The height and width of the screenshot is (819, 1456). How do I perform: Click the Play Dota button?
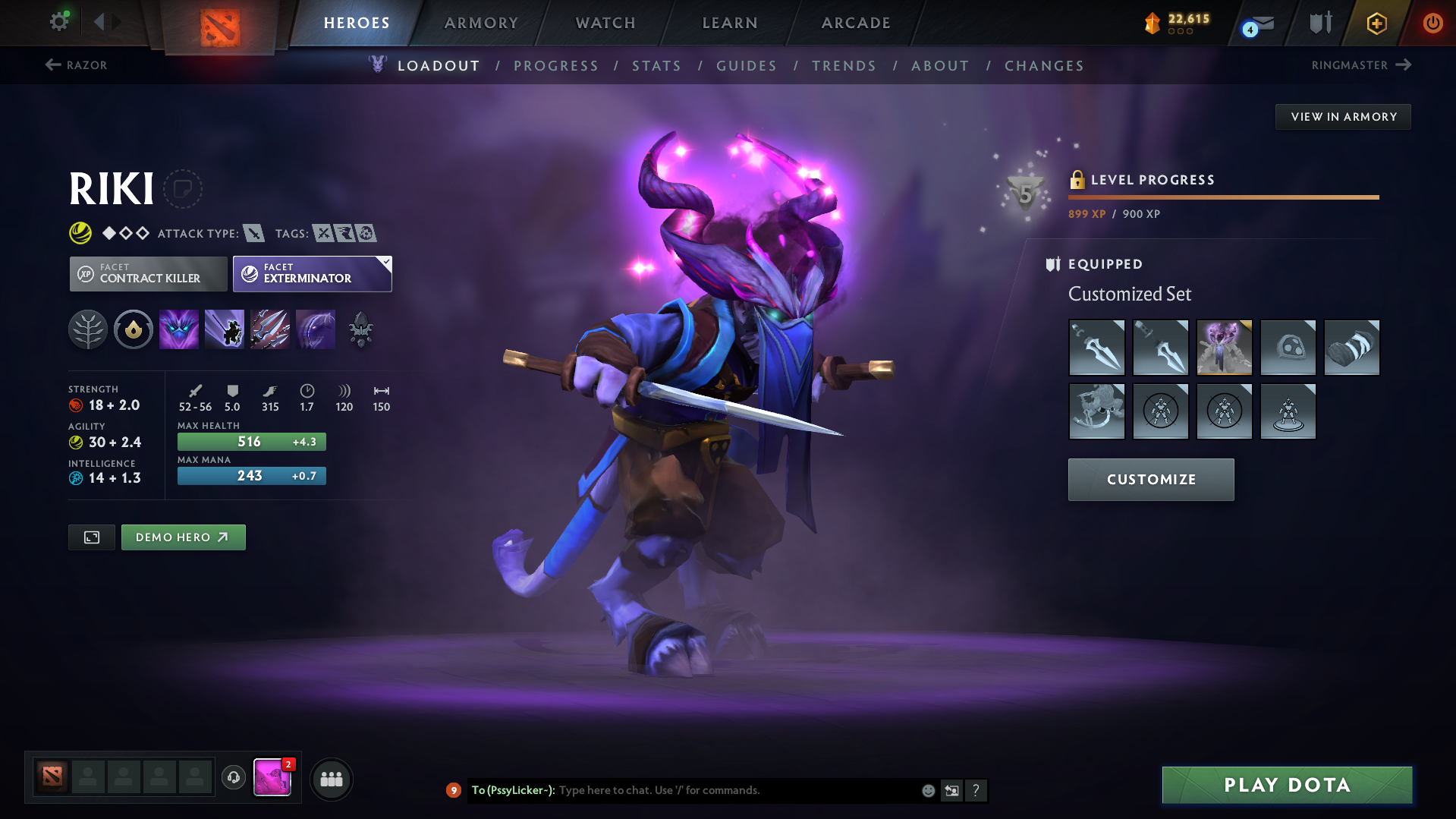[x=1287, y=785]
